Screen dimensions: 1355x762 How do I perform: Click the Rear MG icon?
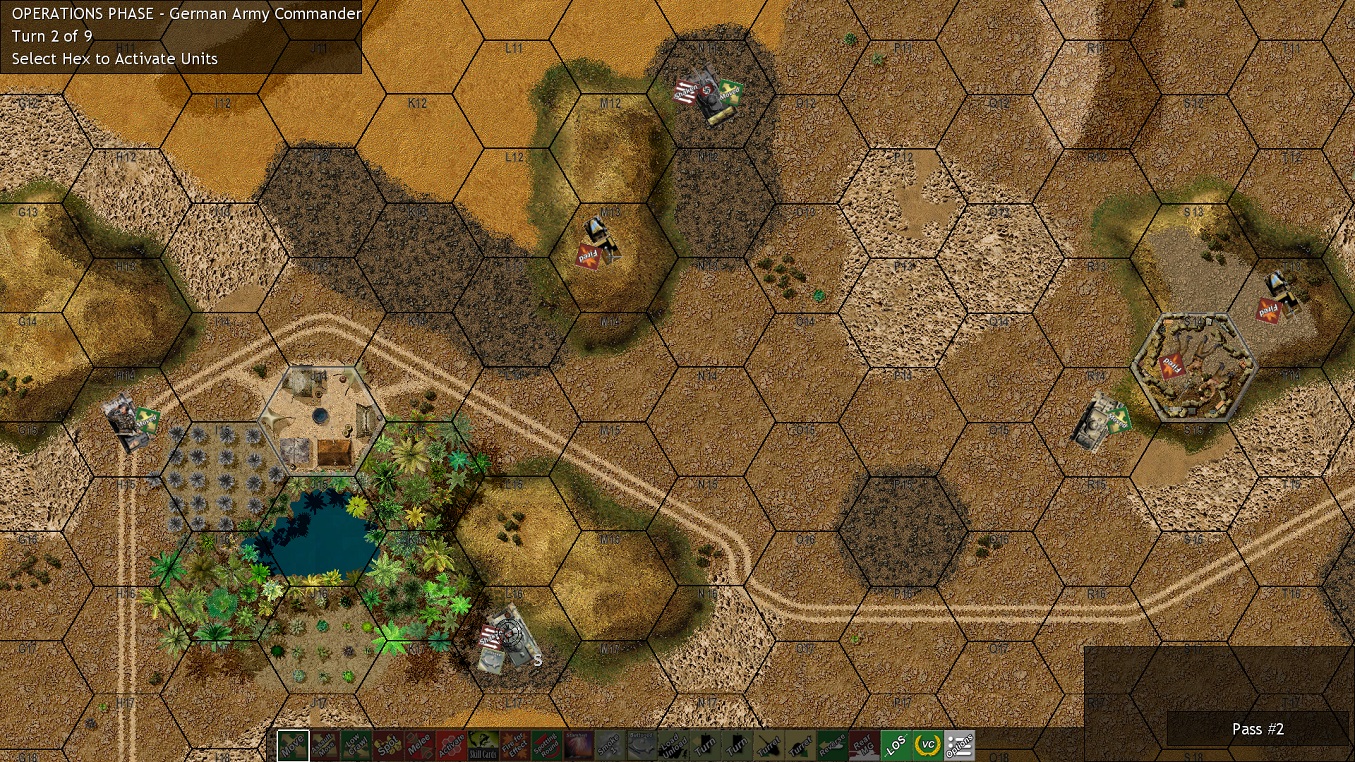pos(862,745)
